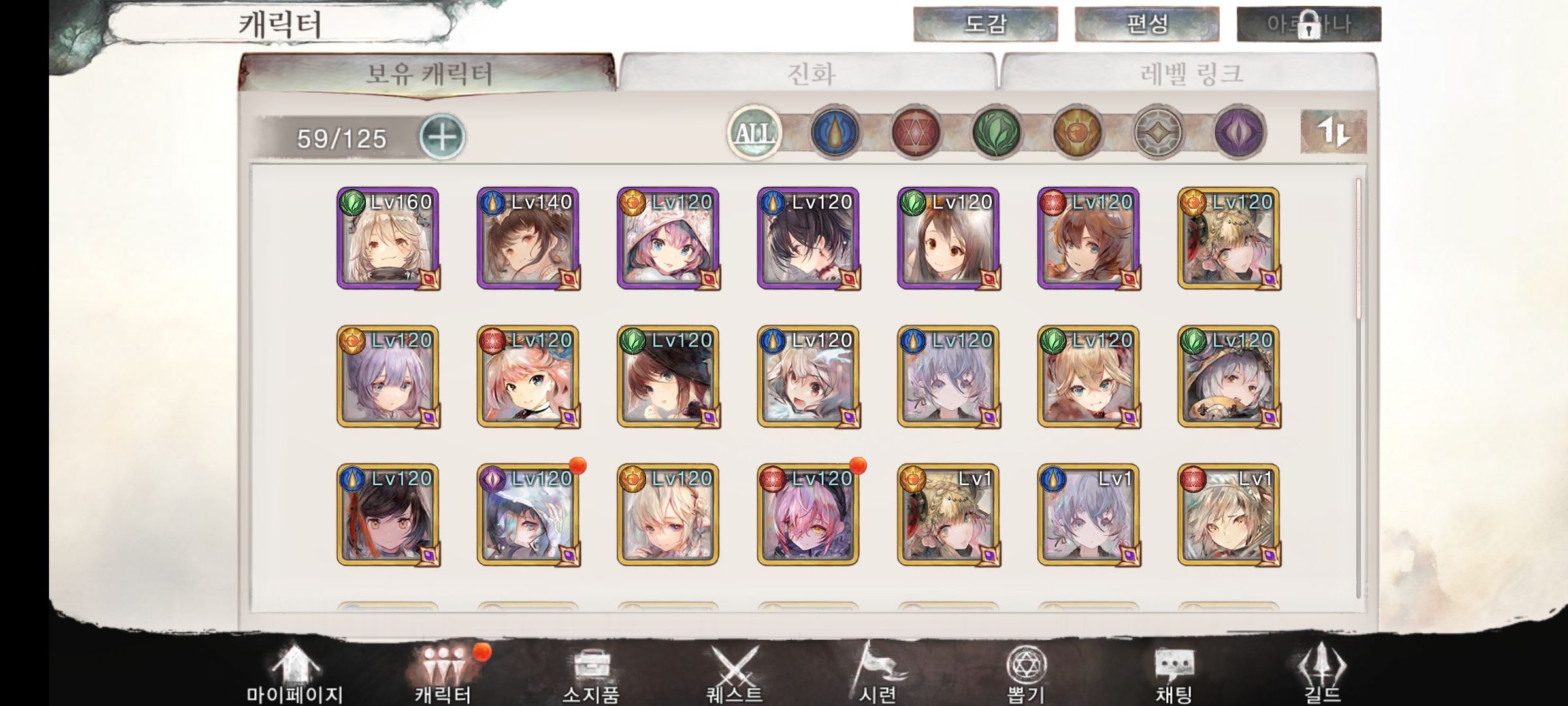The image size is (1568, 706).
Task: Open the 퀘스트 quest menu
Action: click(x=735, y=673)
